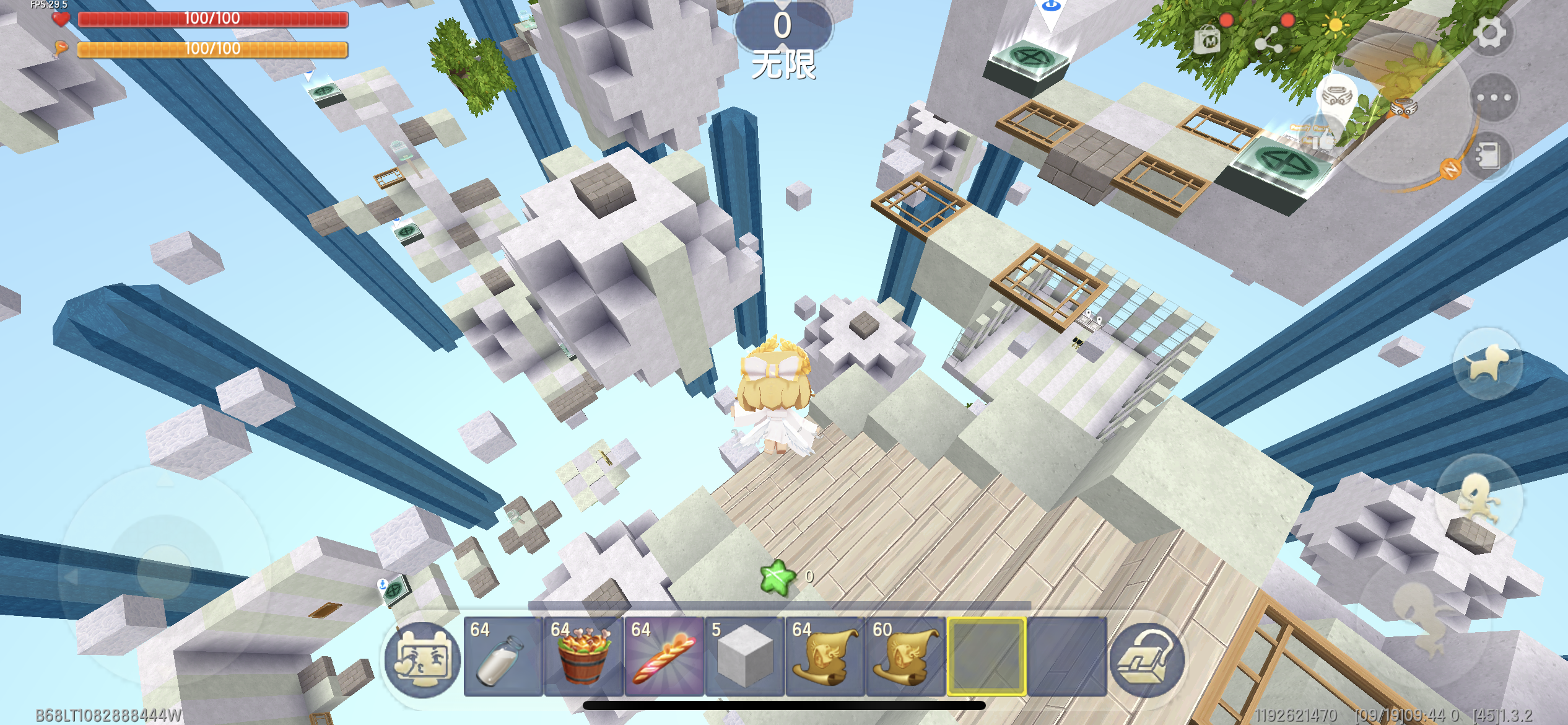1568x725 pixels.
Task: Open the shop bag icon
Action: tap(1208, 41)
